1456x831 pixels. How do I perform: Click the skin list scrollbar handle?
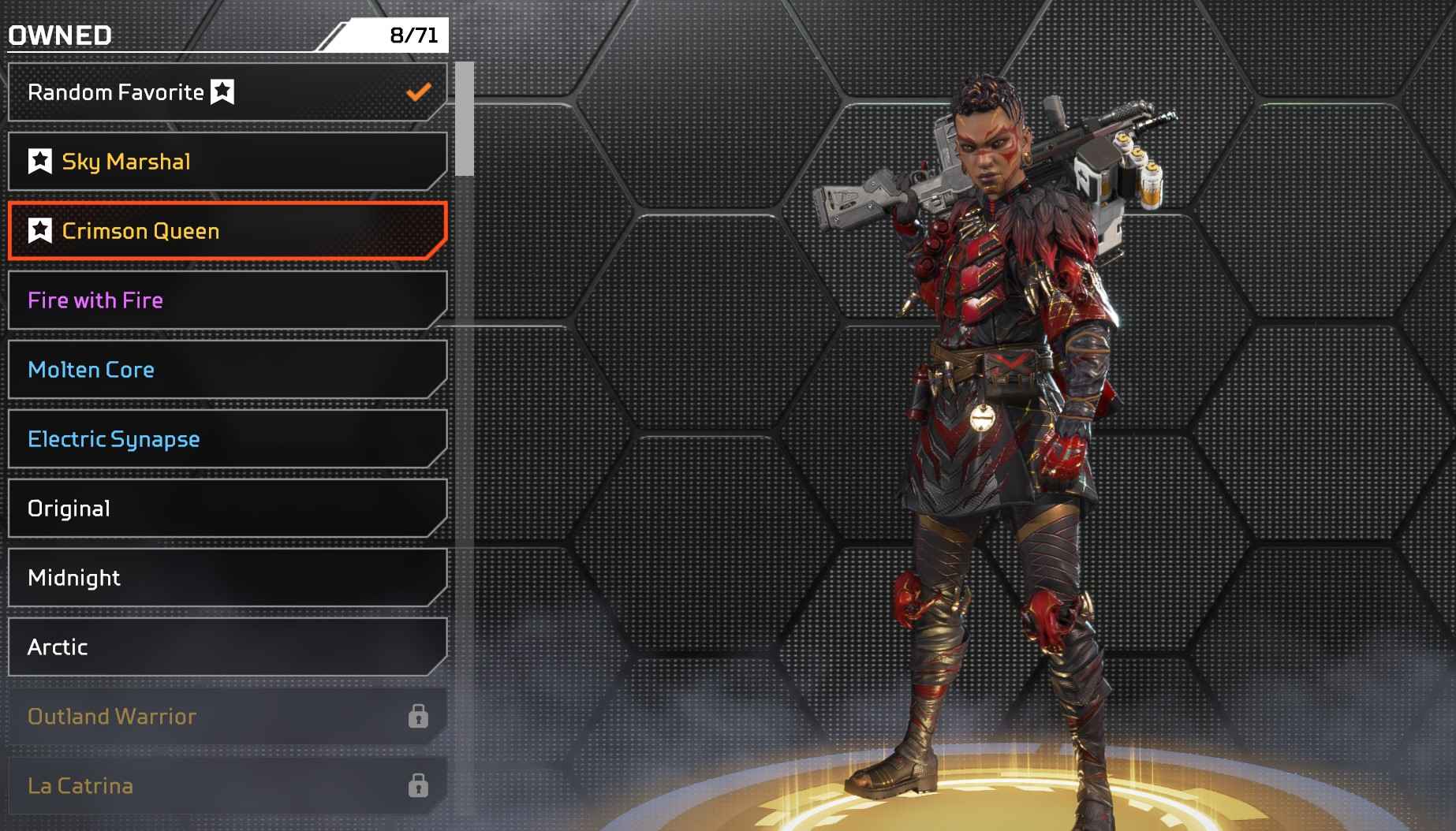tap(465, 118)
